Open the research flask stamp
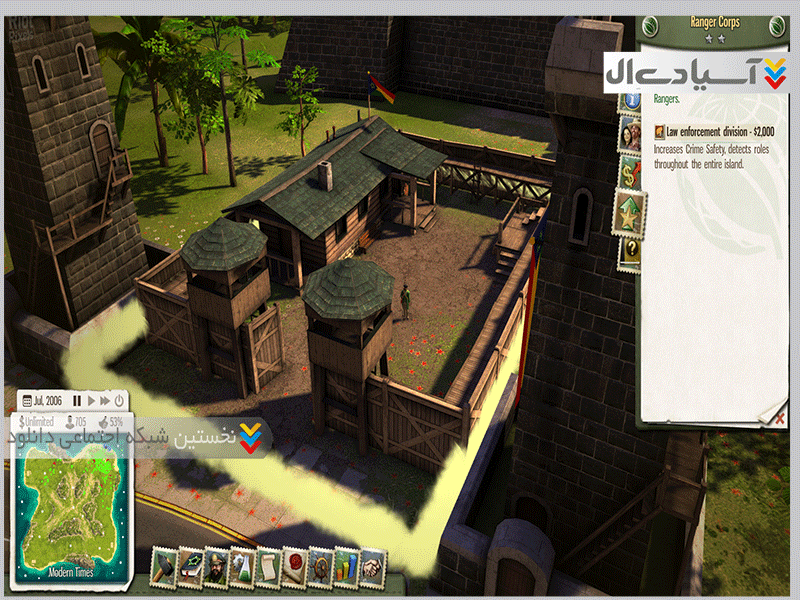The height and width of the screenshot is (600, 800). click(243, 567)
